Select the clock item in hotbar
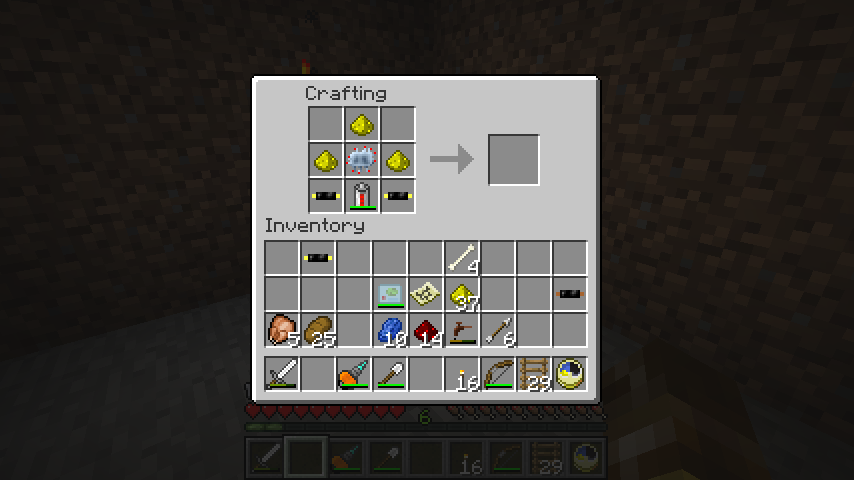The width and height of the screenshot is (854, 480). (x=569, y=374)
